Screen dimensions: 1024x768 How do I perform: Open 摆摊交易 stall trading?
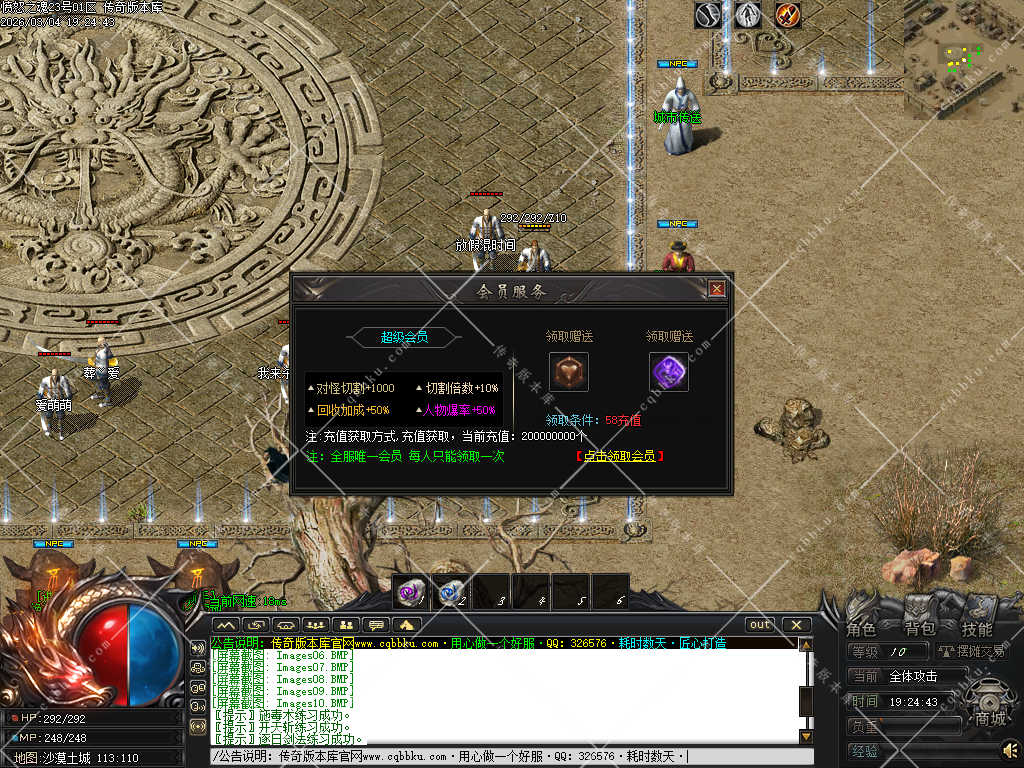[972, 652]
